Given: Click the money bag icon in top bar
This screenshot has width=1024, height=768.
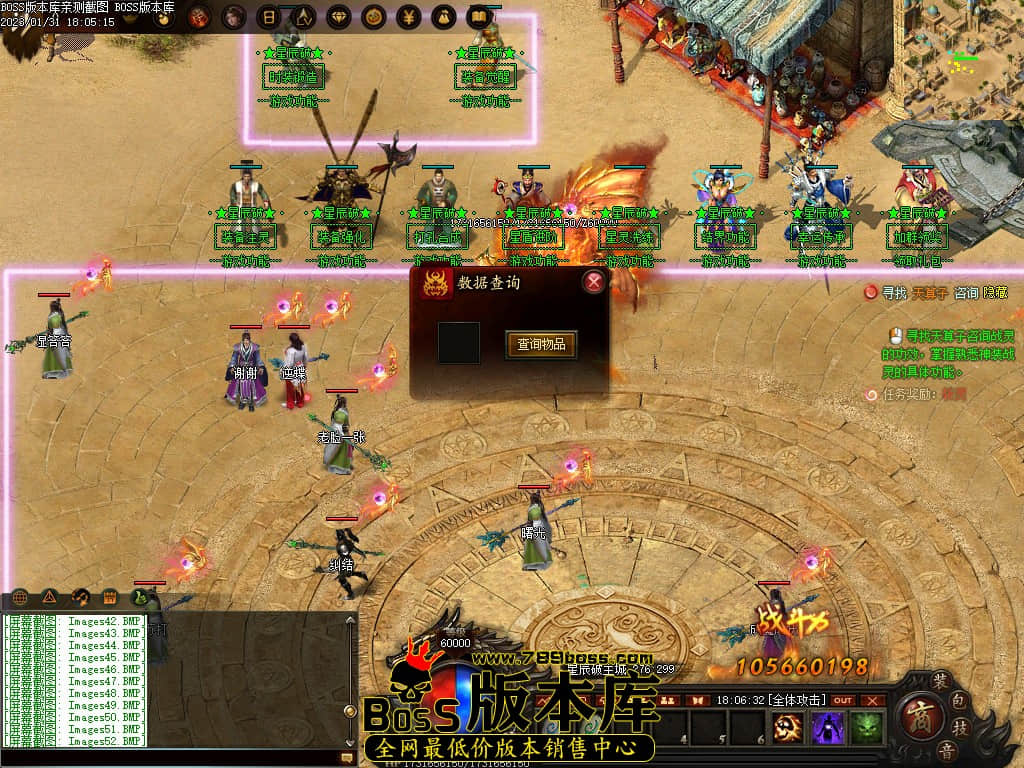Looking at the screenshot, I should coord(444,16).
